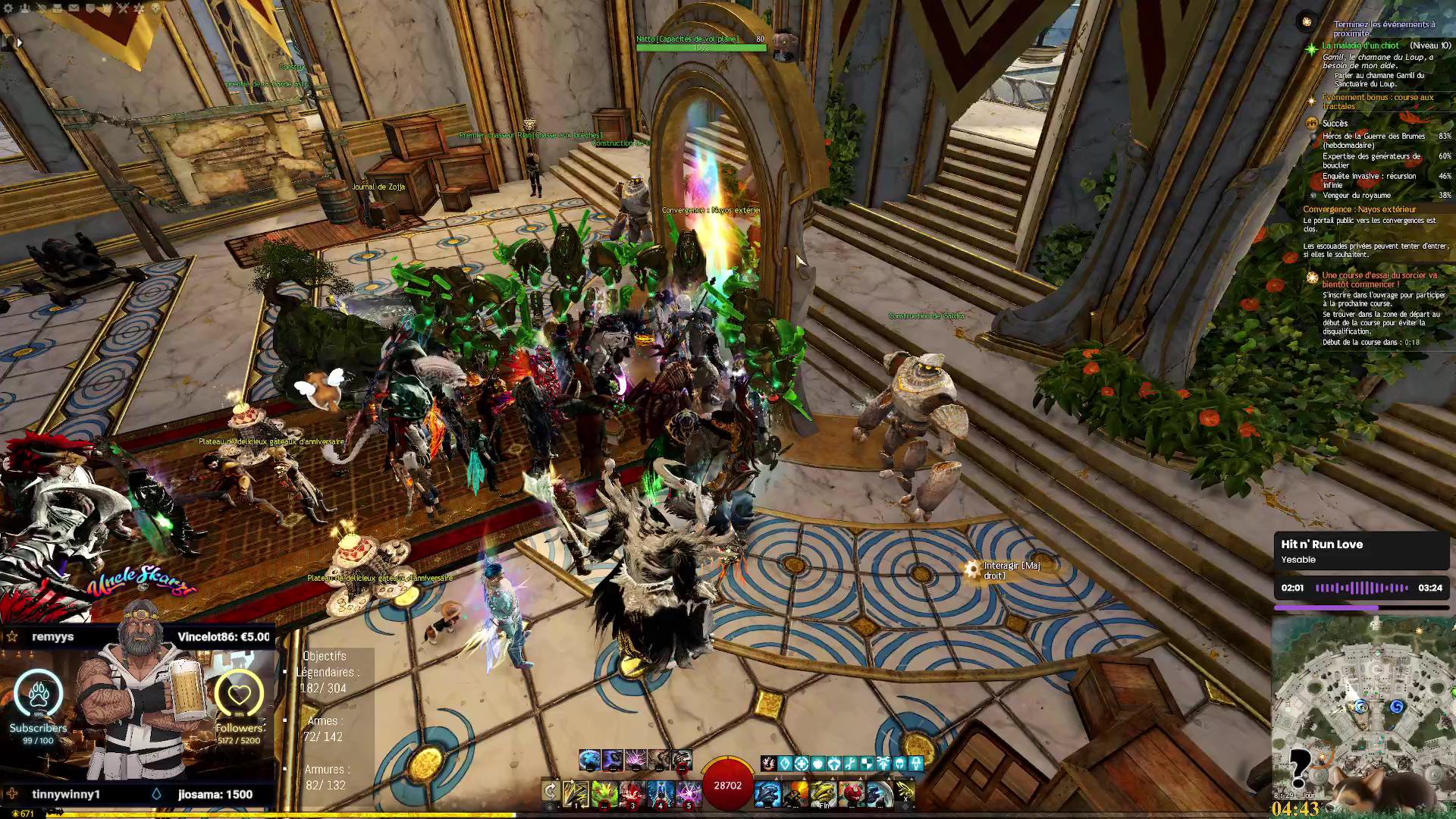This screenshot has height=819, width=1456.
Task: Trigger the blue lightning orb profession skill
Action: (x=589, y=759)
